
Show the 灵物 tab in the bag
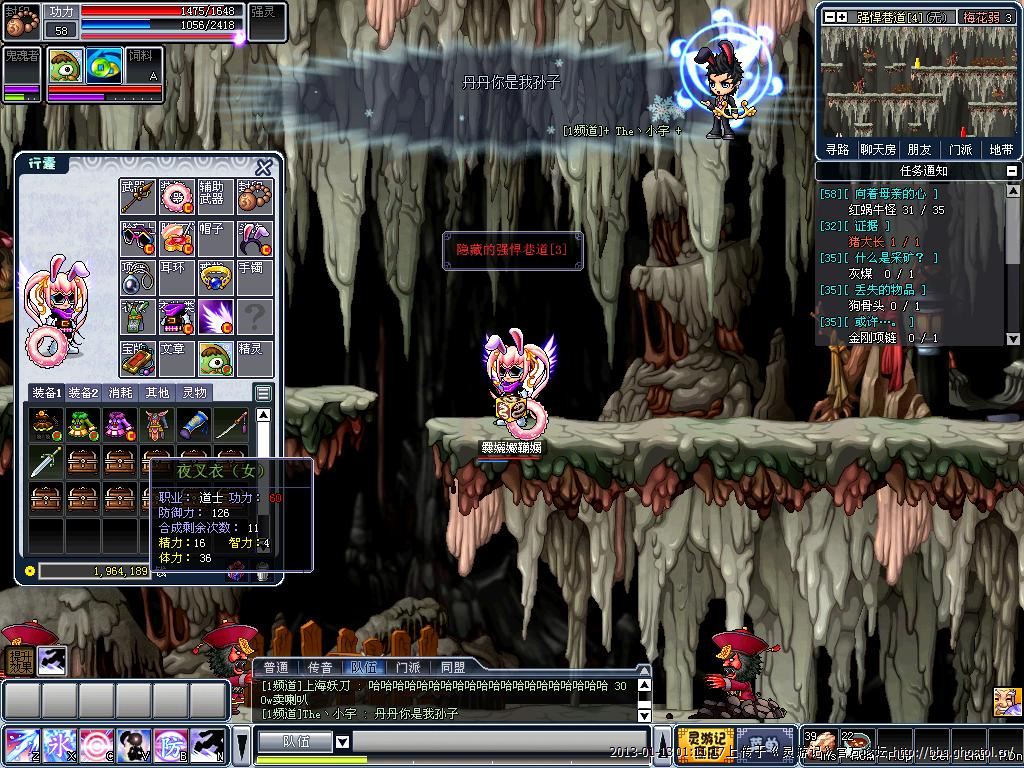tap(195, 393)
